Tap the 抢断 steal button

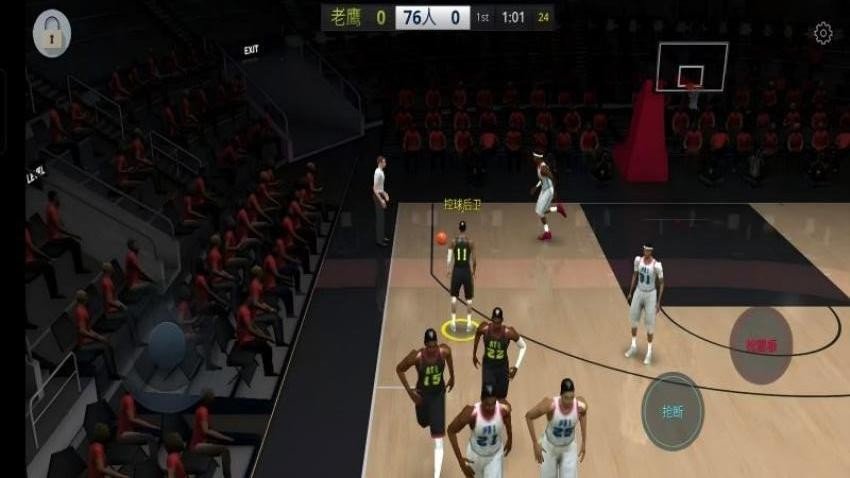point(672,411)
